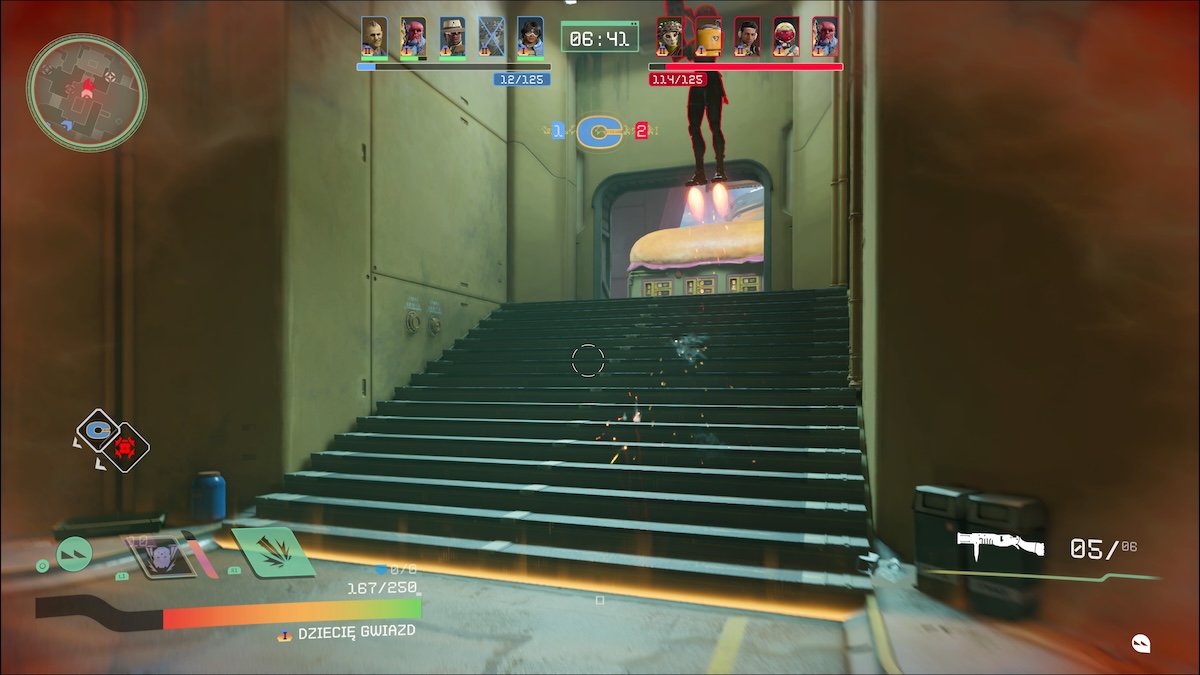The height and width of the screenshot is (675, 1200).
Task: Click the red enemy-contest diamond icon
Action: [x=126, y=447]
